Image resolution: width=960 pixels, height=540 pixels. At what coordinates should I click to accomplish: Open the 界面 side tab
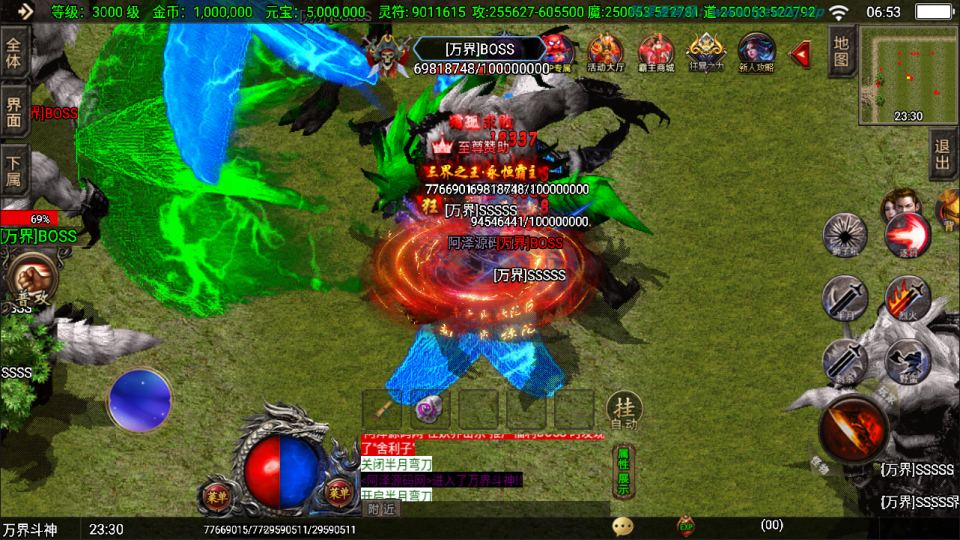click(14, 110)
